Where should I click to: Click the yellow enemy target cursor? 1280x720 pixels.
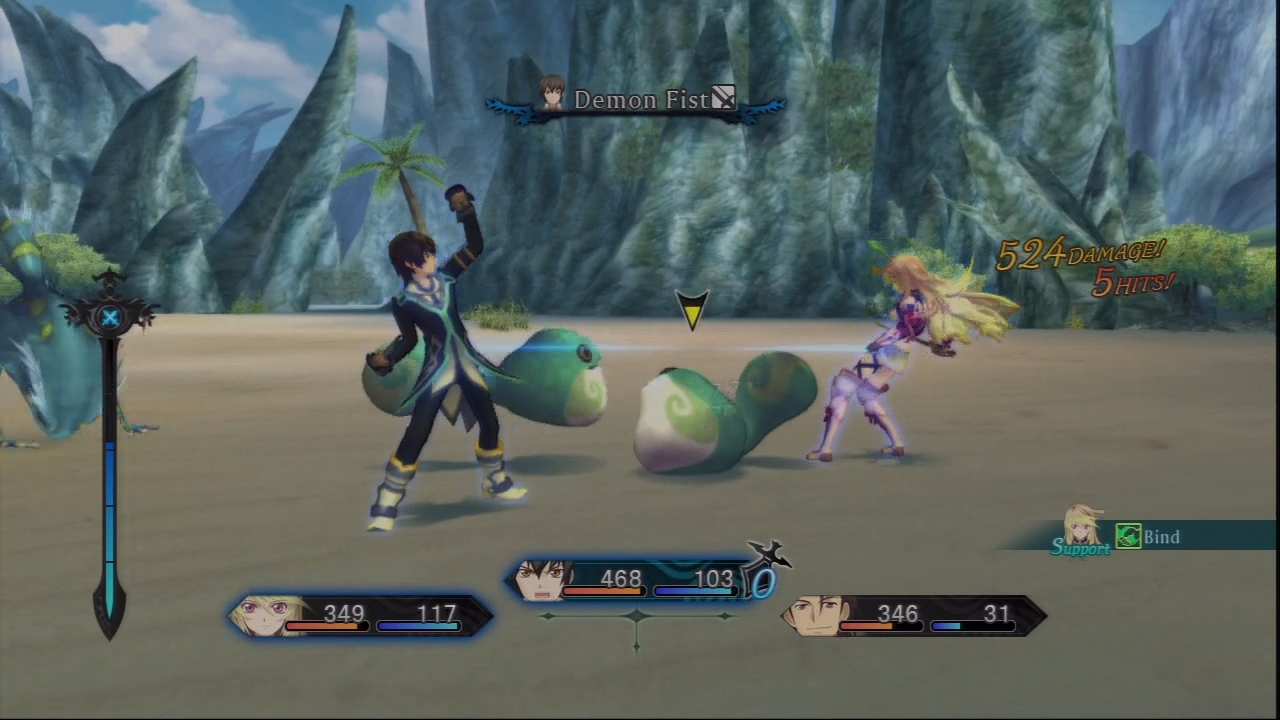[691, 309]
